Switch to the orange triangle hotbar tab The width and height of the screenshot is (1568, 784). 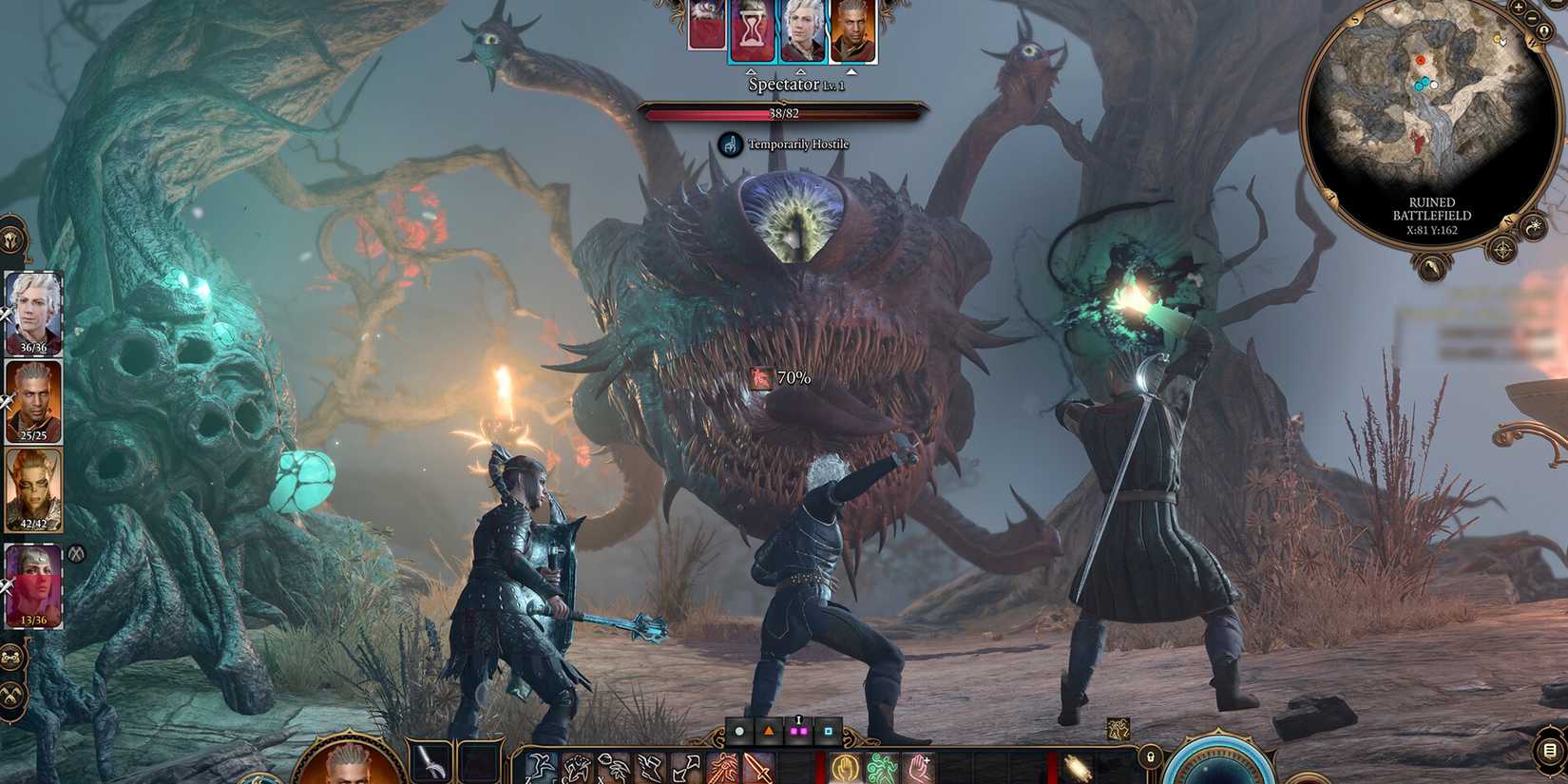pyautogui.click(x=769, y=732)
